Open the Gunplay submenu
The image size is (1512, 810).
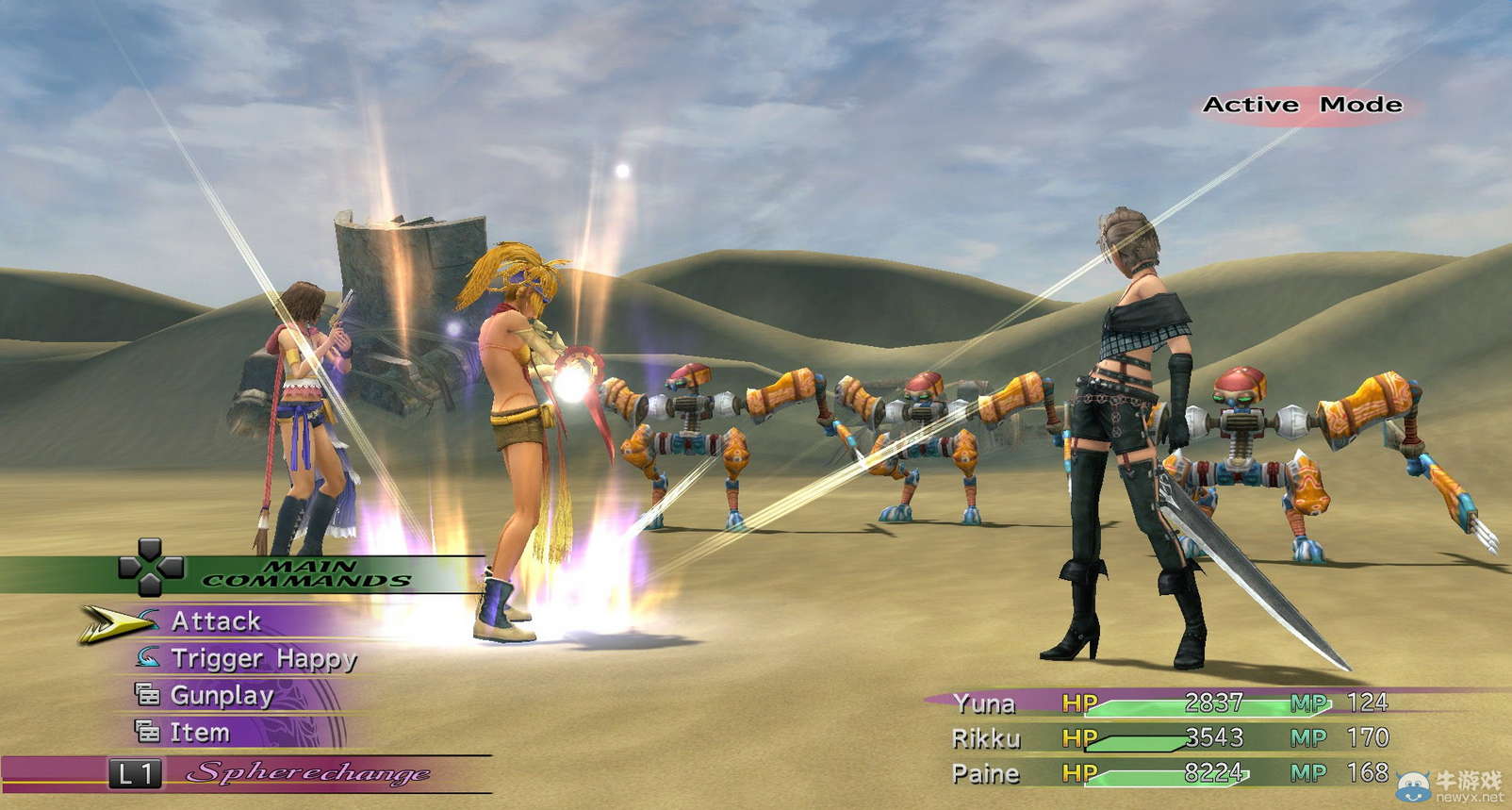point(222,696)
